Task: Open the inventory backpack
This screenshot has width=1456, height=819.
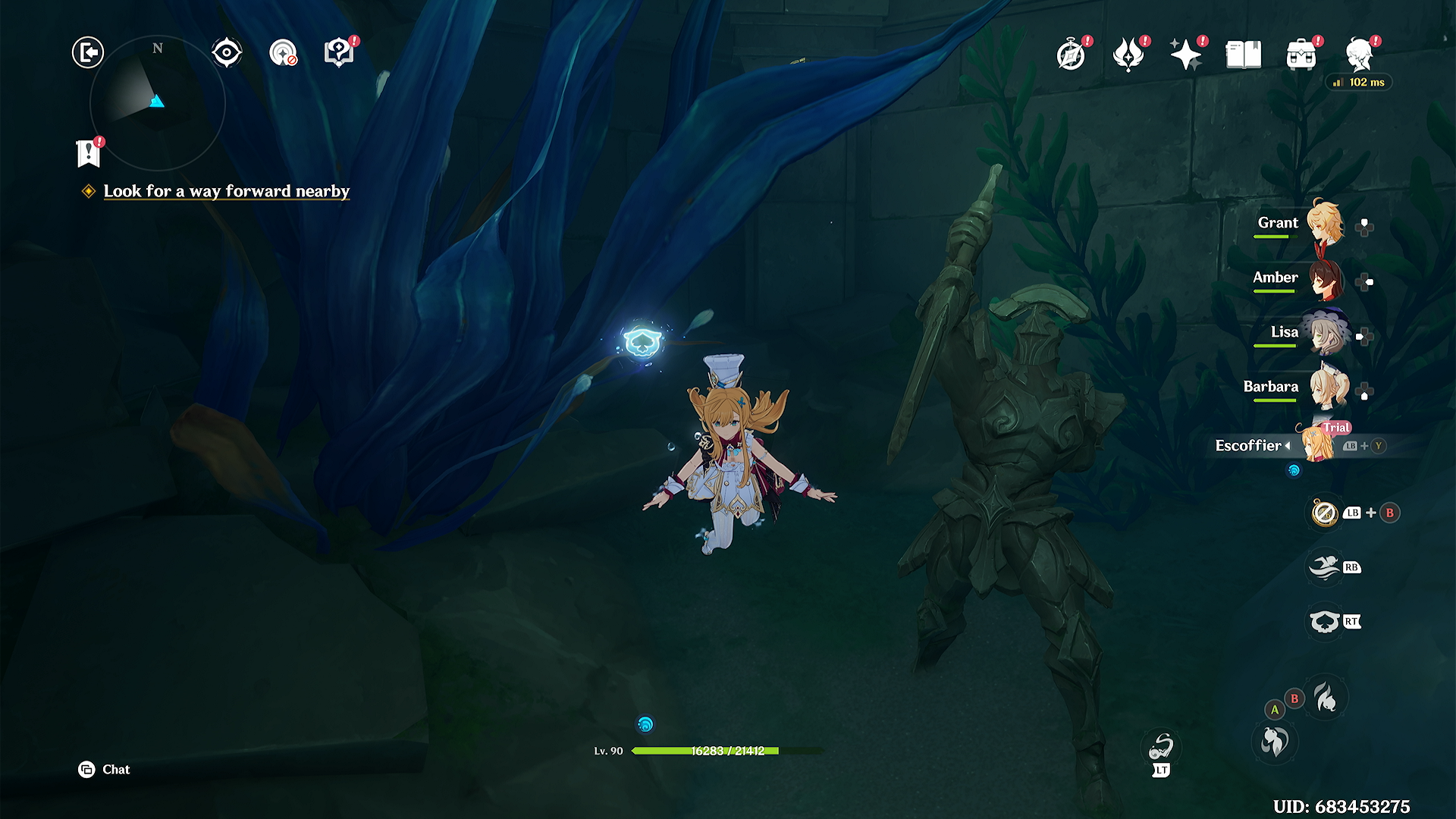Action: [x=1301, y=55]
